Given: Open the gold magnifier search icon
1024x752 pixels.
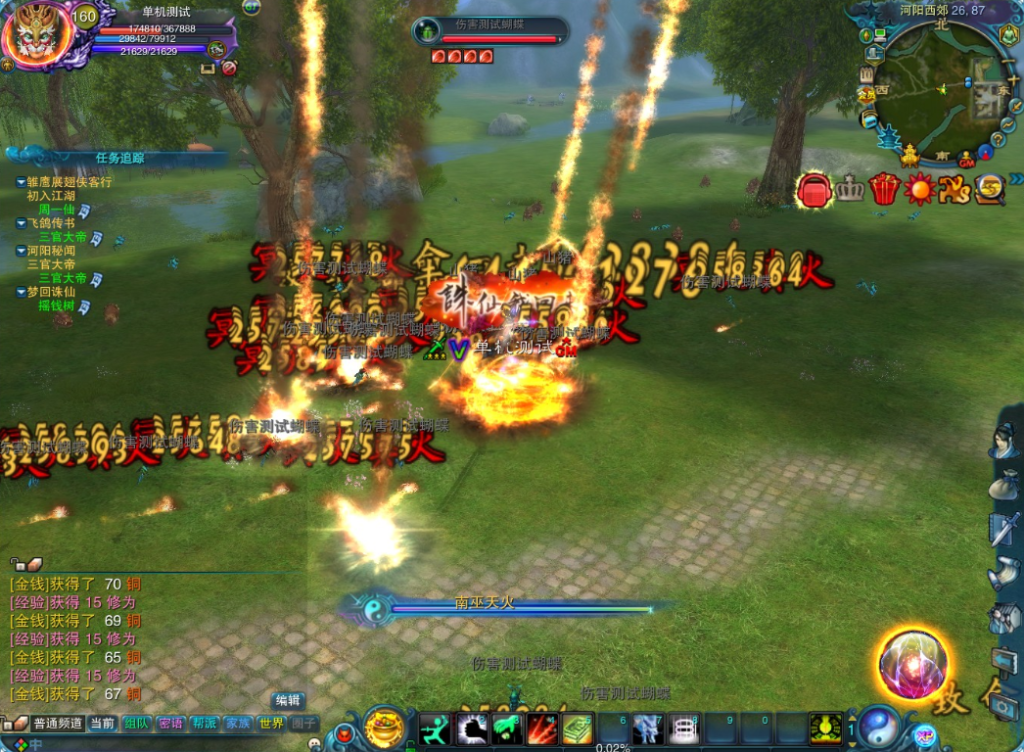Looking at the screenshot, I should point(990,188).
